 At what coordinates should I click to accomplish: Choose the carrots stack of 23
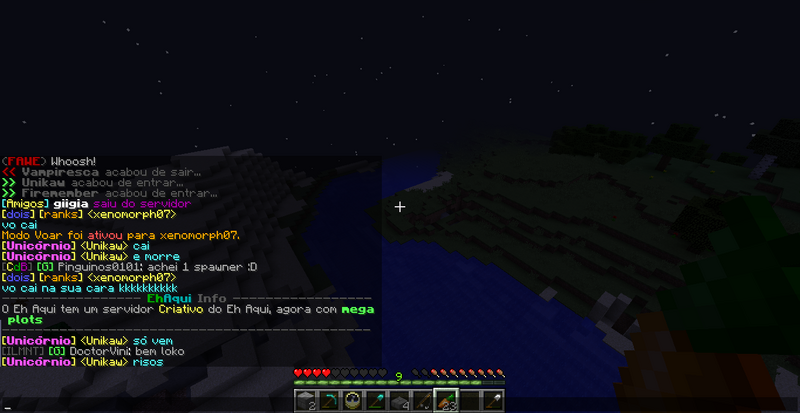[x=446, y=401]
